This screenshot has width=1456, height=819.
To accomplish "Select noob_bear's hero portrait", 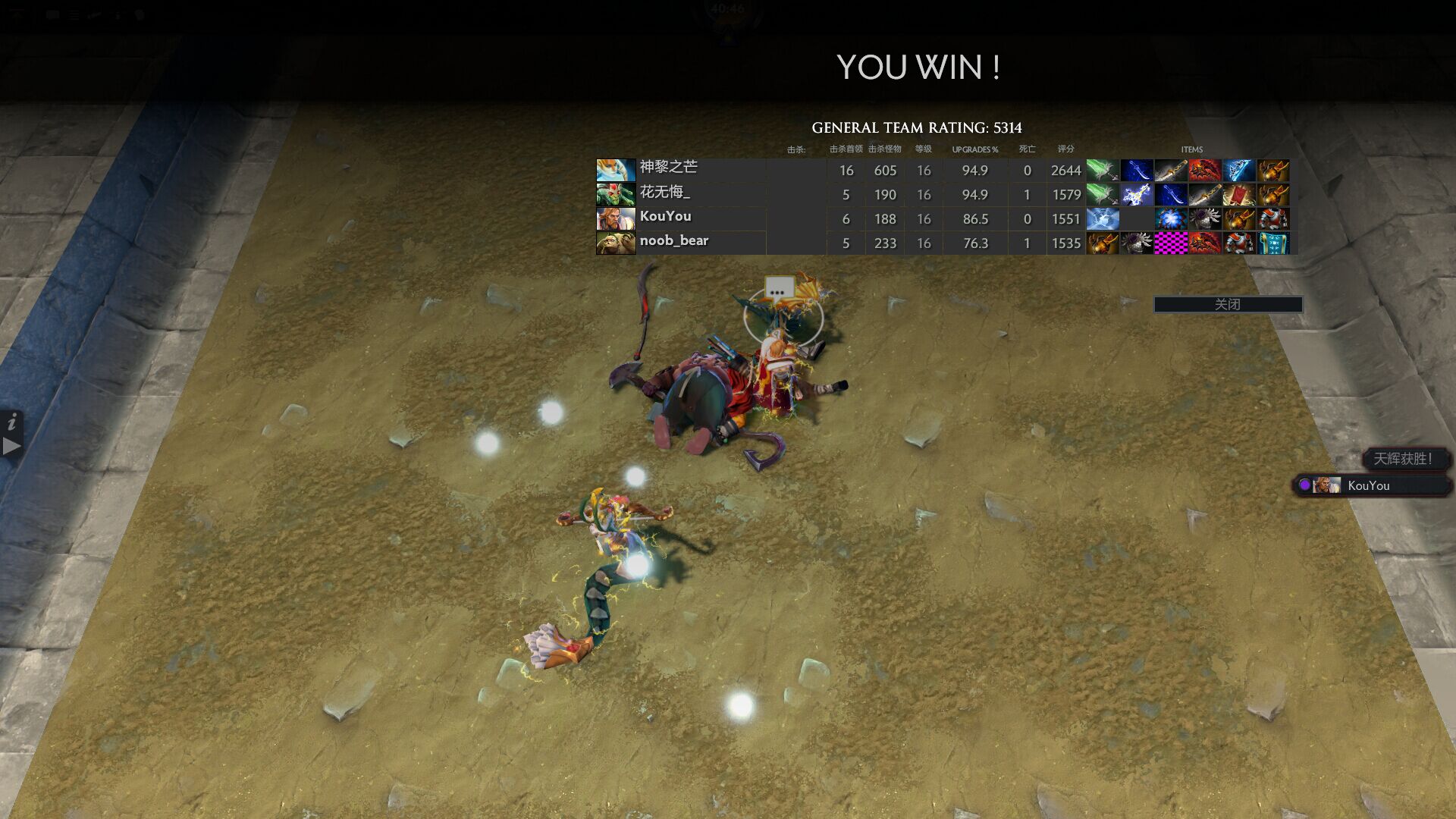I will point(616,243).
